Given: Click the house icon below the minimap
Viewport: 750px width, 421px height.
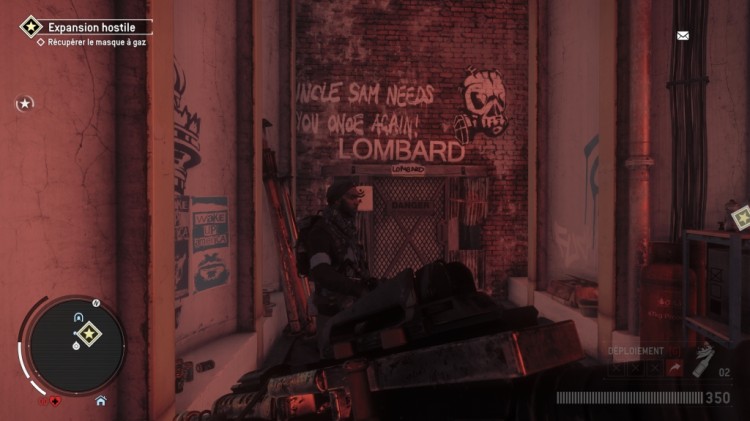Looking at the screenshot, I should pyautogui.click(x=100, y=400).
